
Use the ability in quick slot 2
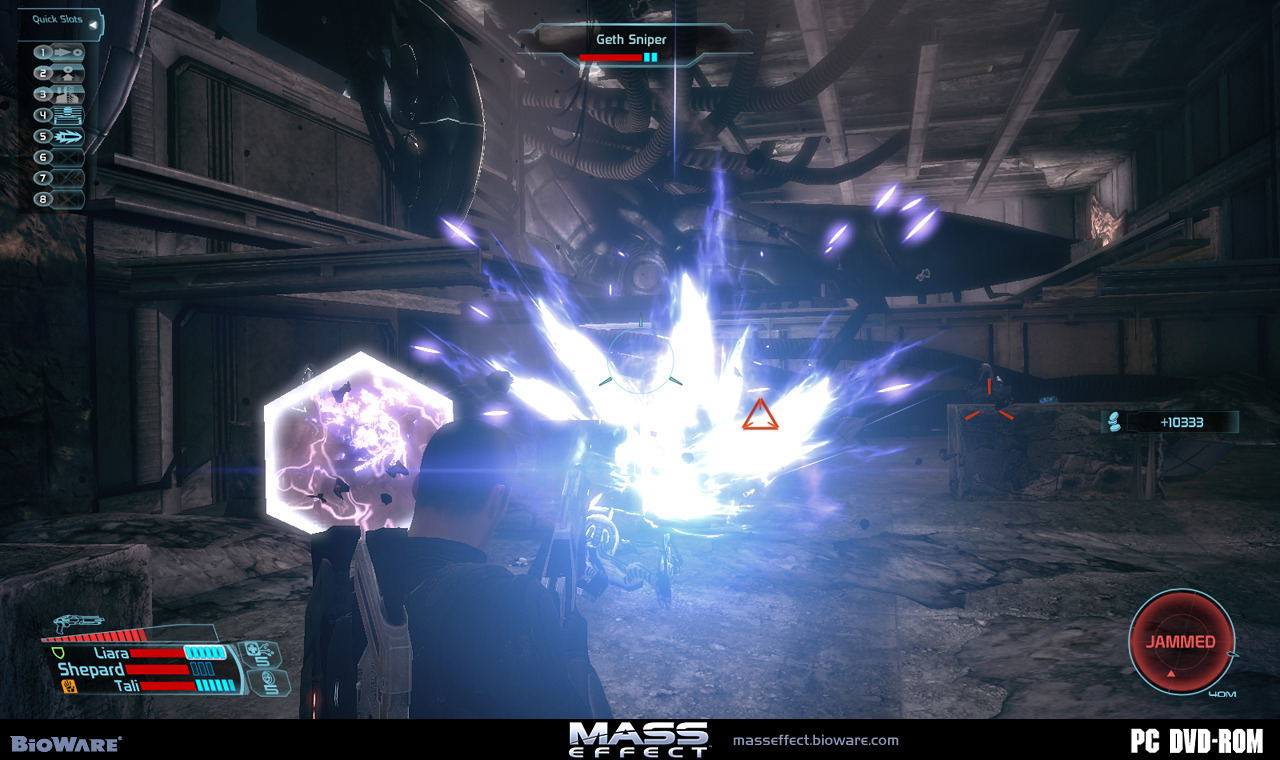click(60, 73)
